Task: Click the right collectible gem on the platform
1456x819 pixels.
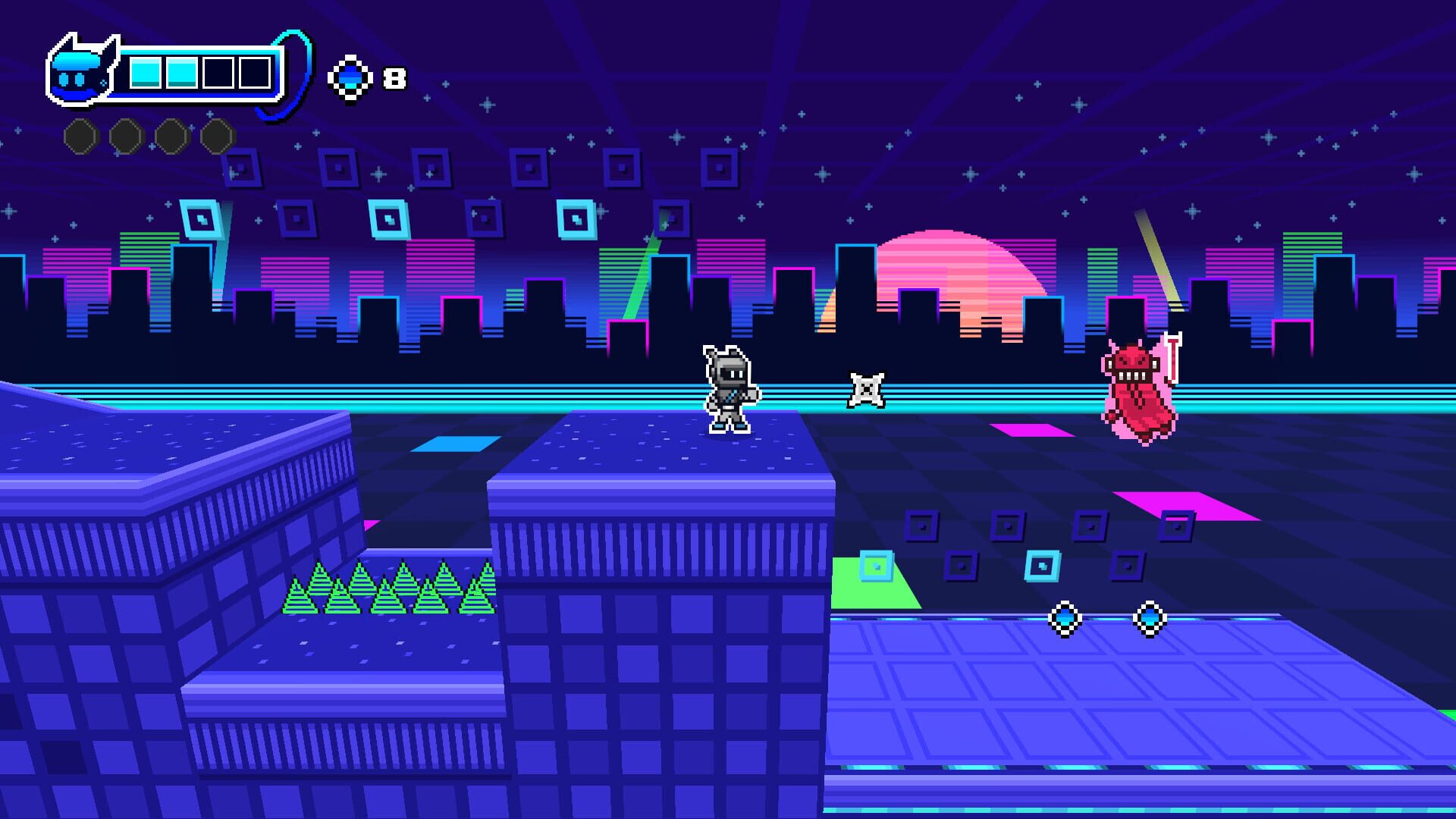Action: click(x=1150, y=620)
